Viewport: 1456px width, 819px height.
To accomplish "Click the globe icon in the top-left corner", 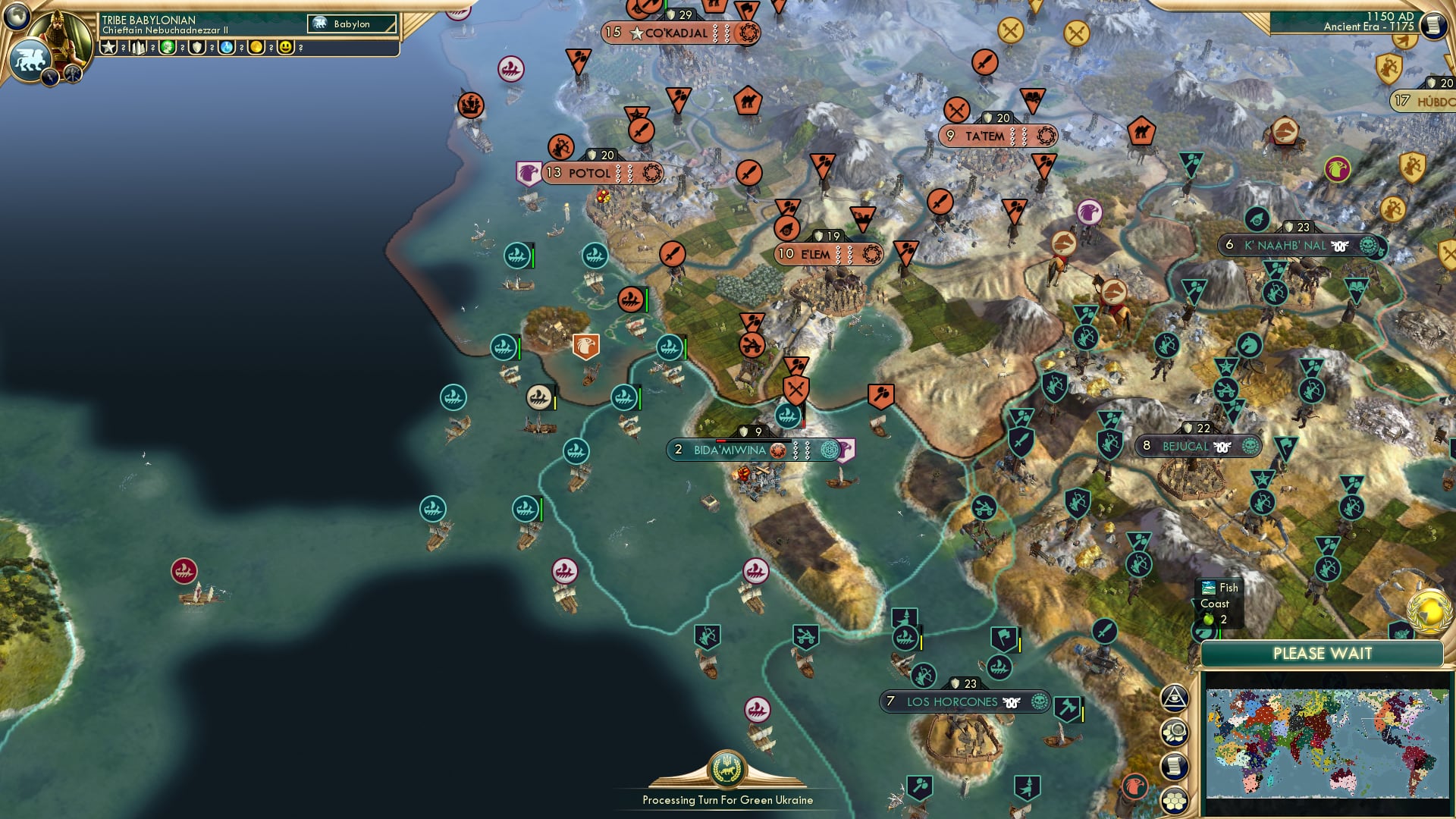I will [16, 17].
